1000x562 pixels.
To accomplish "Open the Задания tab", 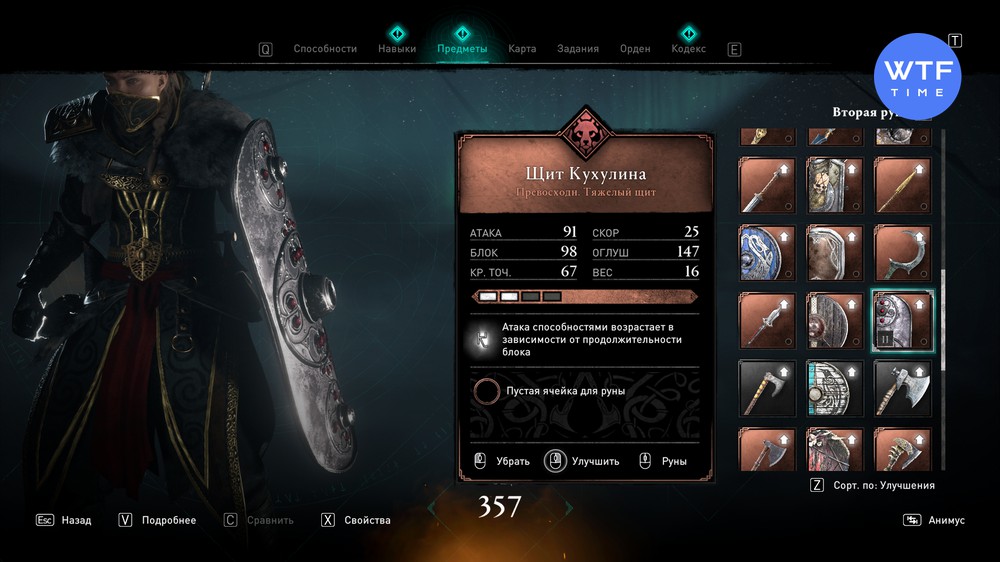I will (578, 49).
